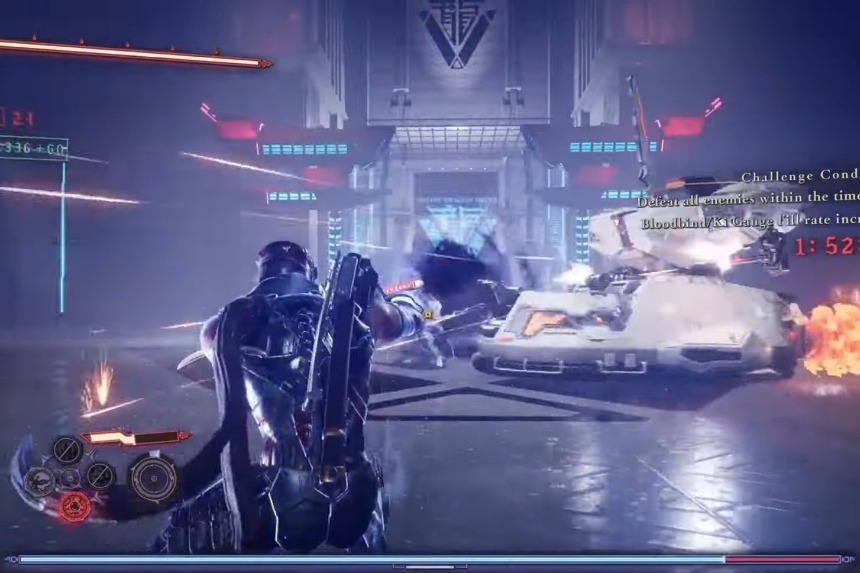
Task: Open the Challenge Conditions objective tracker
Action: tap(798, 177)
